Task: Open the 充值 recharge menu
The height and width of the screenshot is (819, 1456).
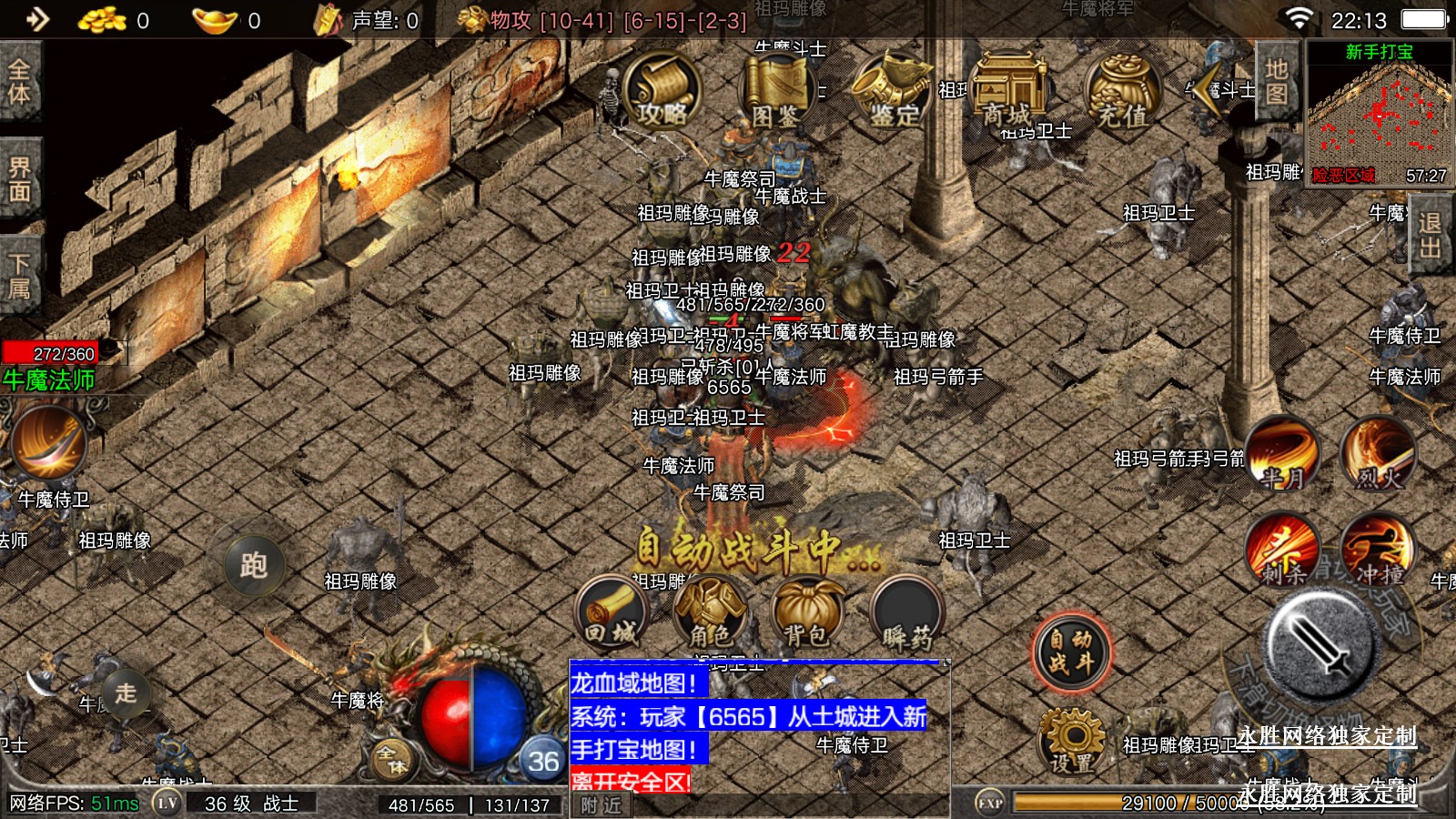Action: pyautogui.click(x=1123, y=91)
